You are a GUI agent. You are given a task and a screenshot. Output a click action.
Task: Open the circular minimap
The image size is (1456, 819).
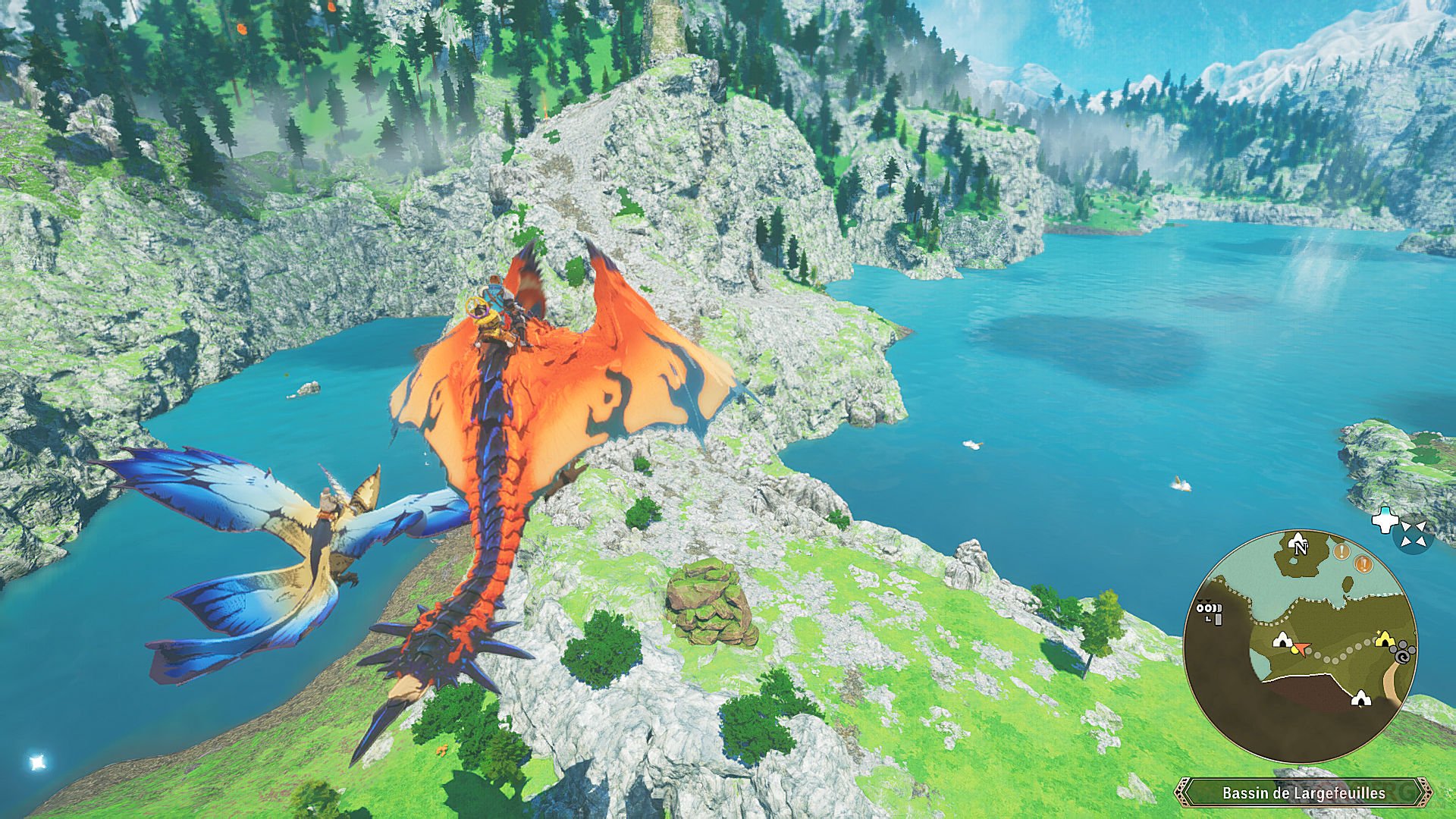1300,646
